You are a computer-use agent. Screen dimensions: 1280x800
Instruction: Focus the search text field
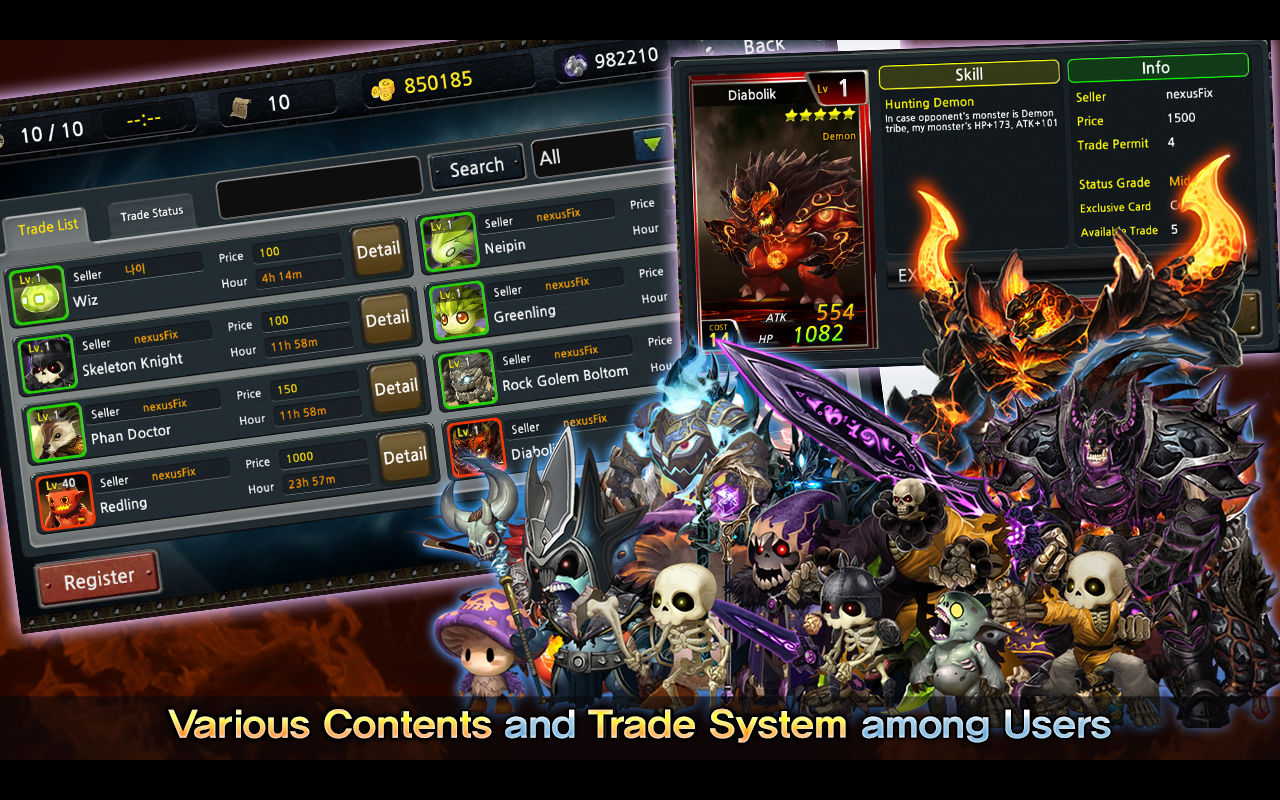pos(319,184)
